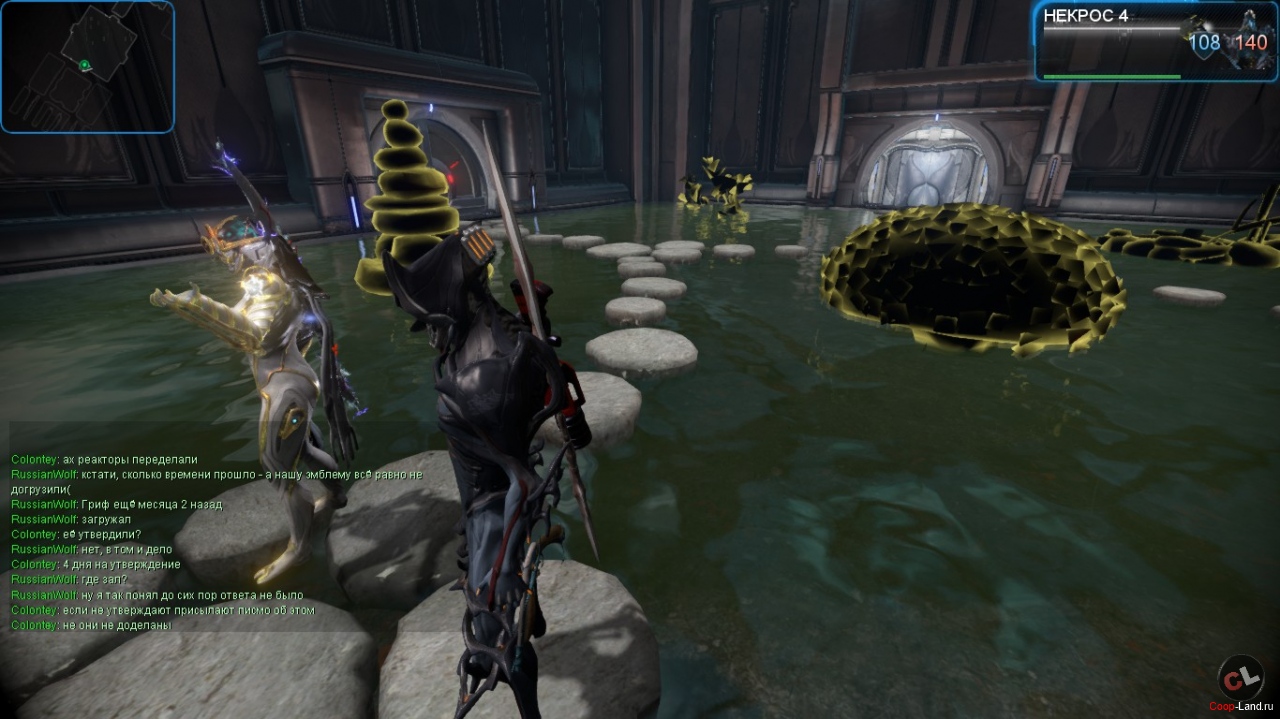Image resolution: width=1280 pixels, height=719 pixels.
Task: Click the Coop-Land.ru watermark logo
Action: [1241, 681]
